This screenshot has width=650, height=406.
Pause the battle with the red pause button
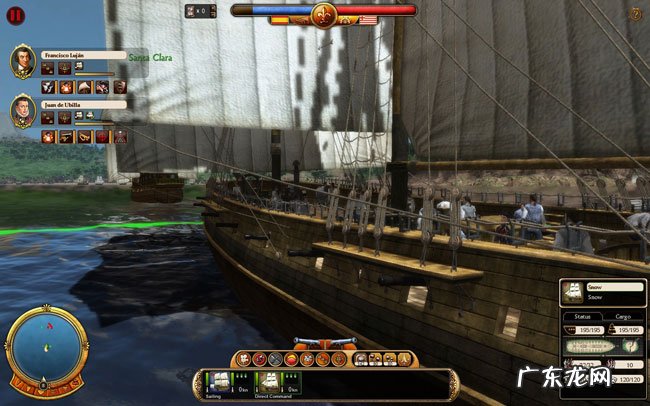point(15,16)
